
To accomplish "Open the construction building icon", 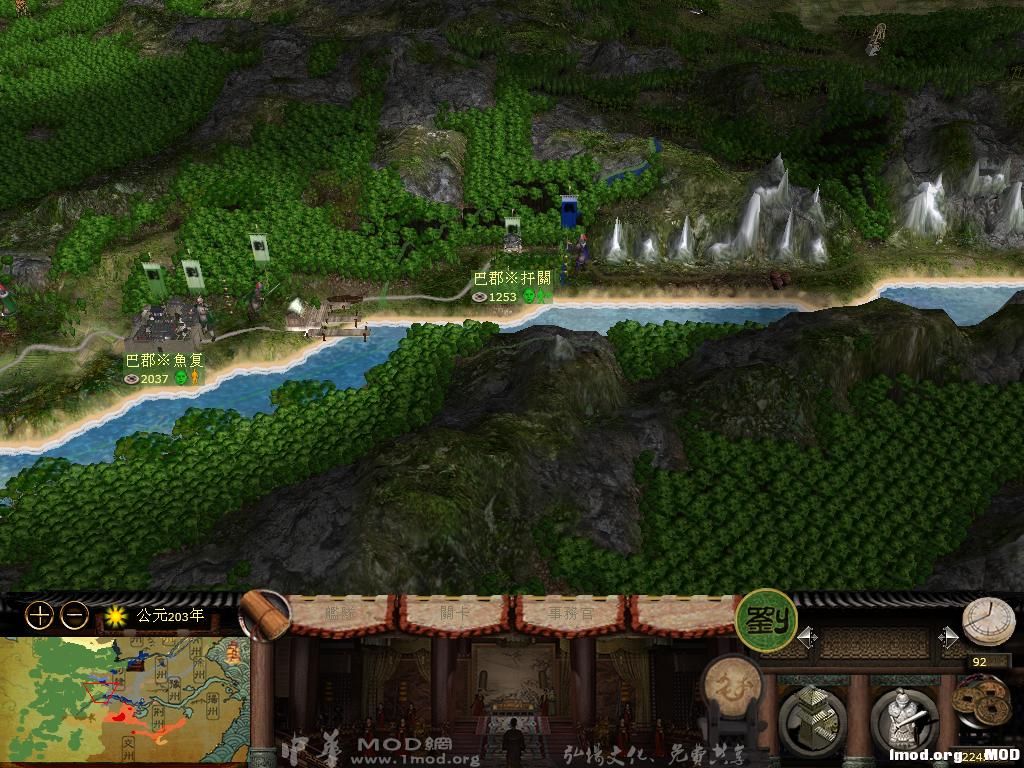I will pyautogui.click(x=812, y=718).
